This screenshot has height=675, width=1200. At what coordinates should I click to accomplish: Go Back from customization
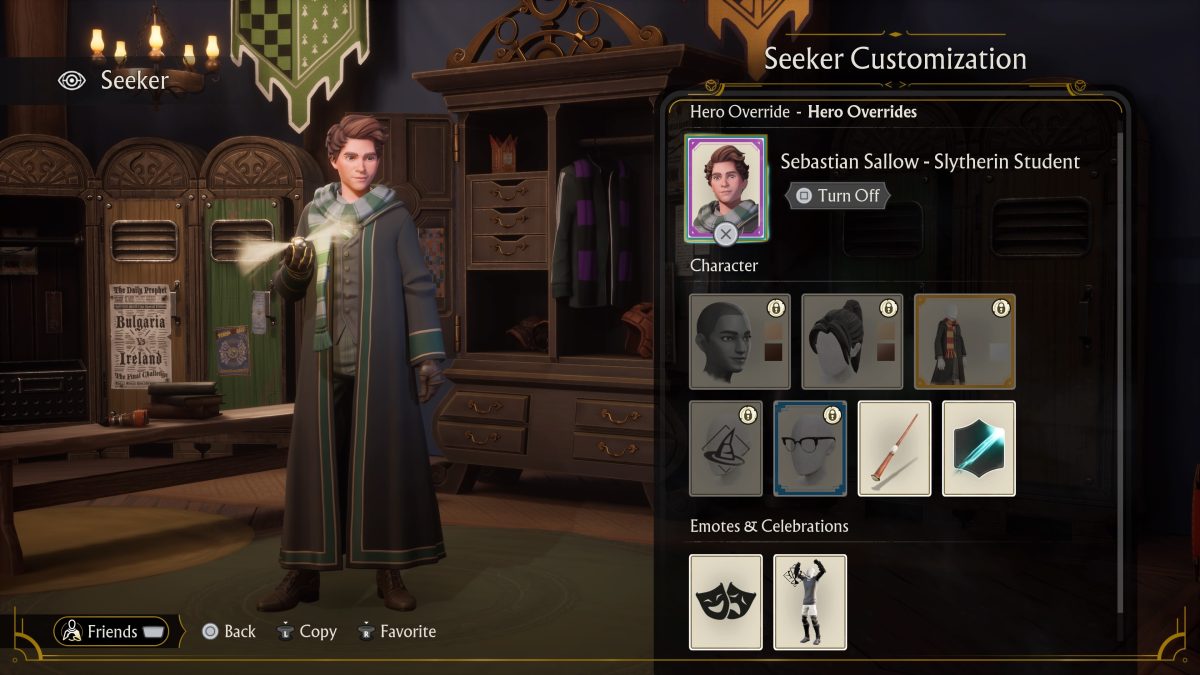[229, 632]
